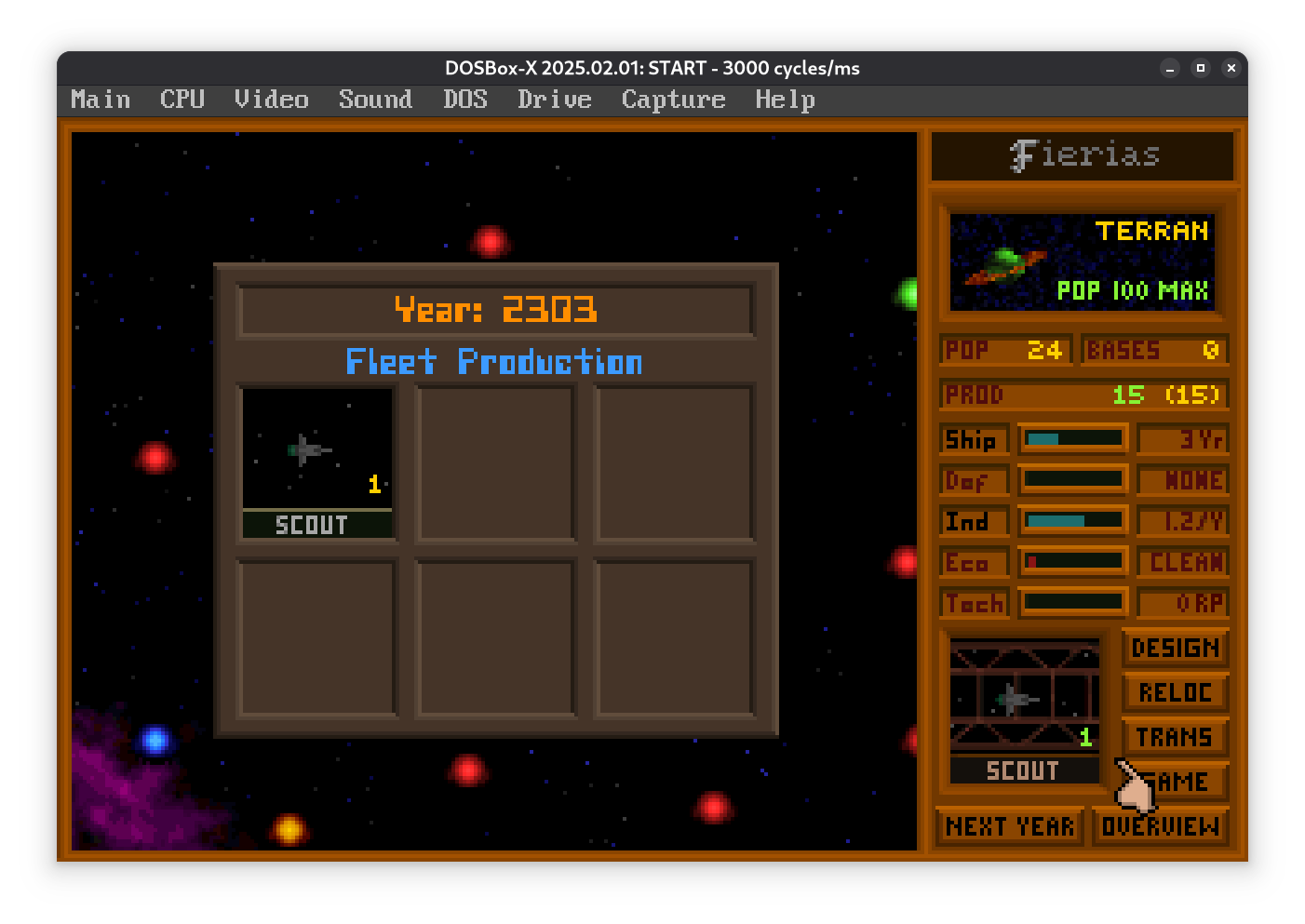Adjust the Tech research slider

pos(1073,603)
